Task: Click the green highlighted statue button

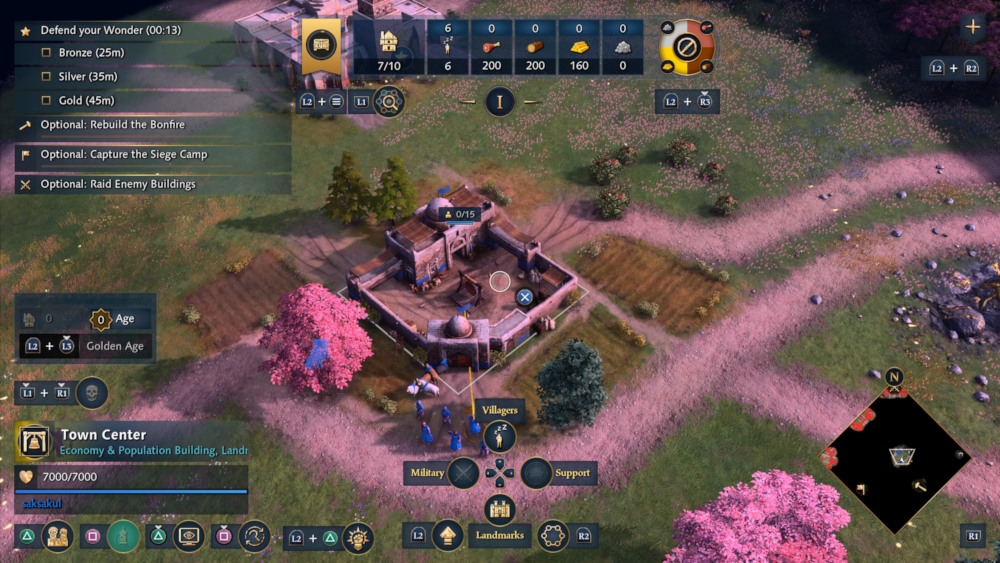Action: point(124,536)
